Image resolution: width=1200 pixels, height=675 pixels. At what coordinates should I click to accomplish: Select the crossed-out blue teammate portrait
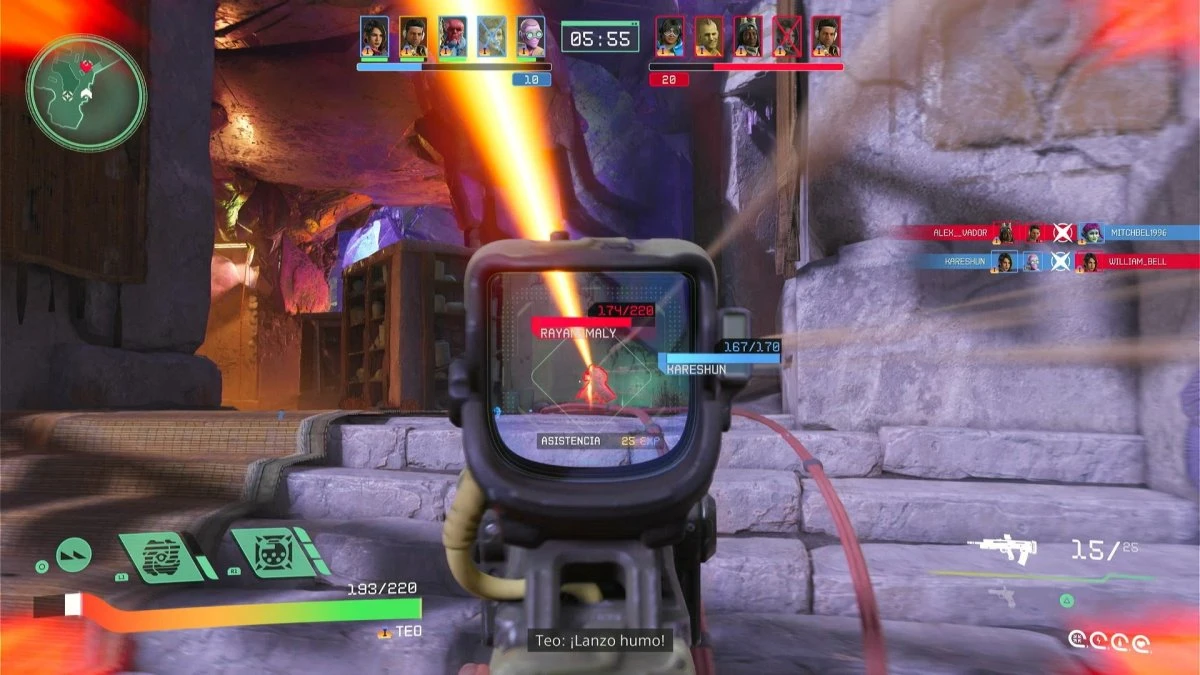[x=491, y=37]
